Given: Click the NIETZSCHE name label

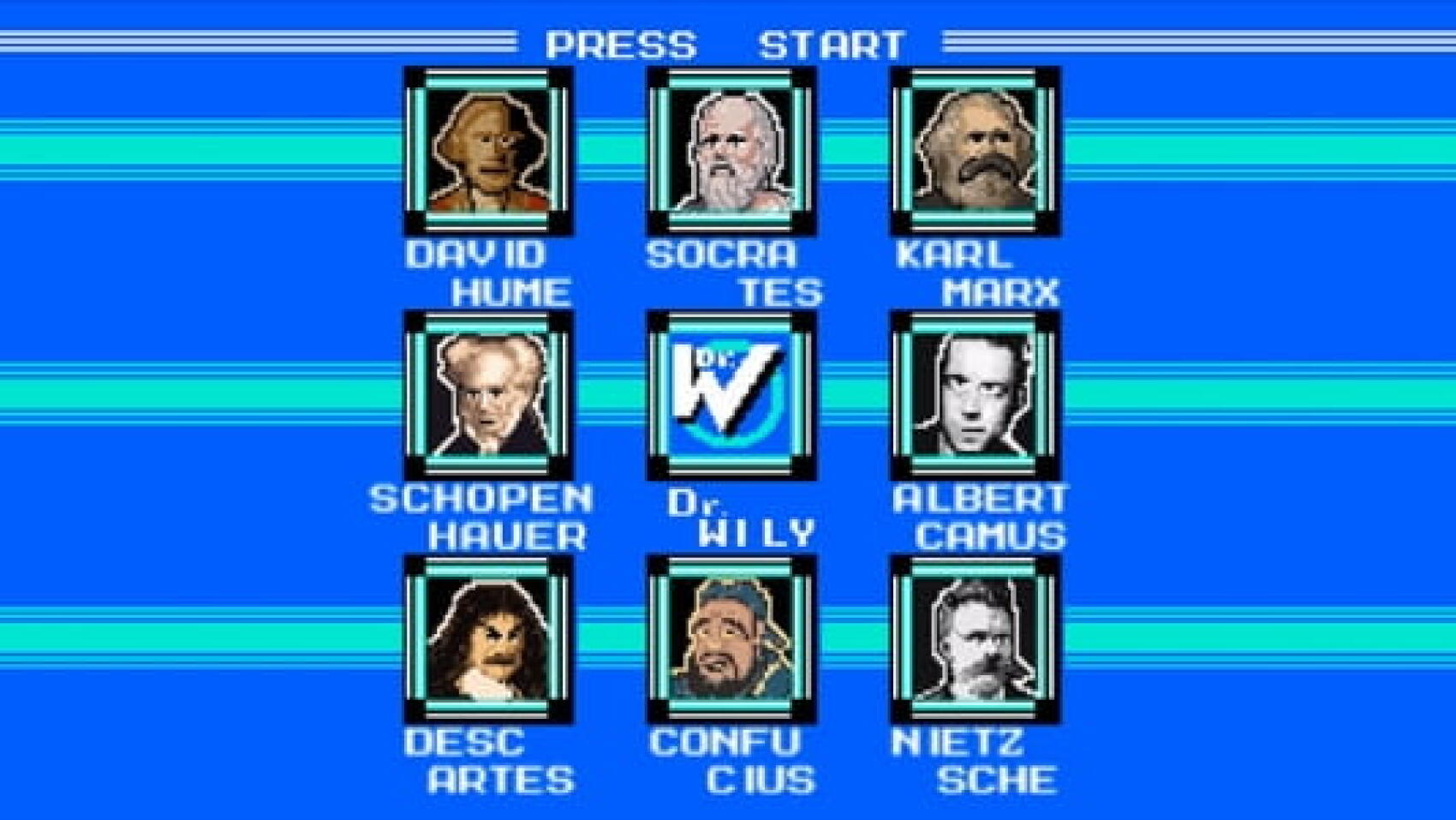Looking at the screenshot, I should coord(981,758).
